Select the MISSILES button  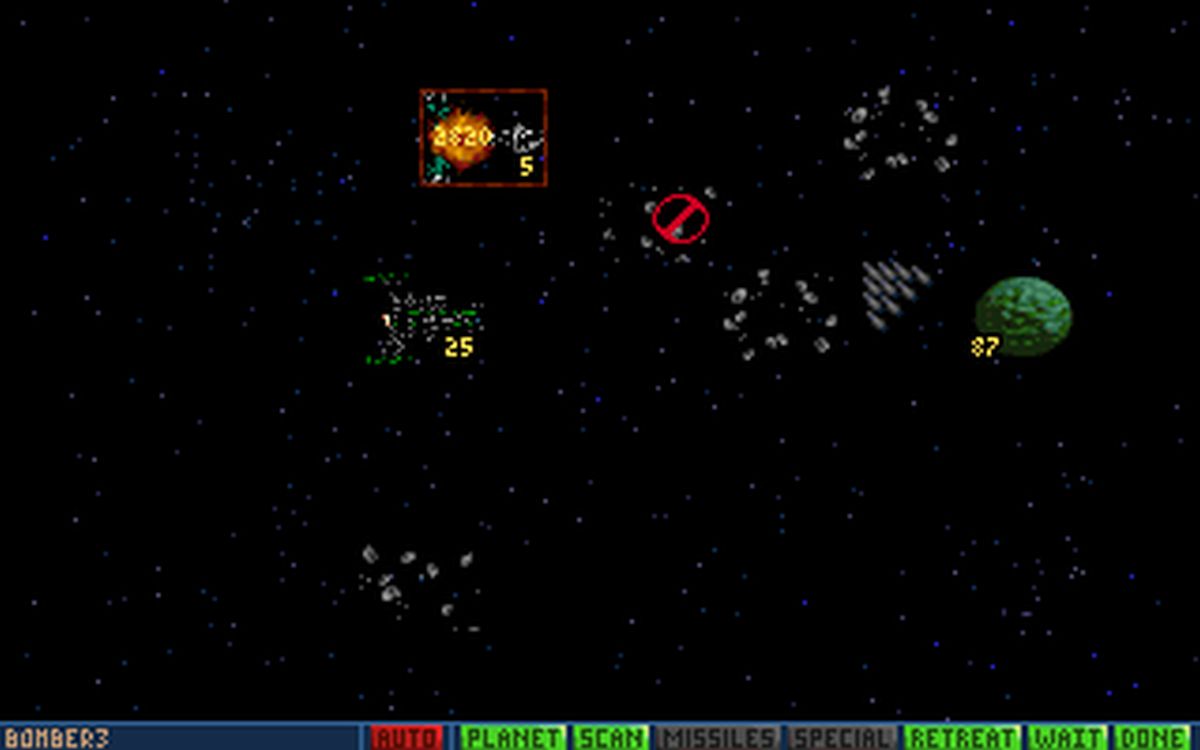(x=718, y=738)
